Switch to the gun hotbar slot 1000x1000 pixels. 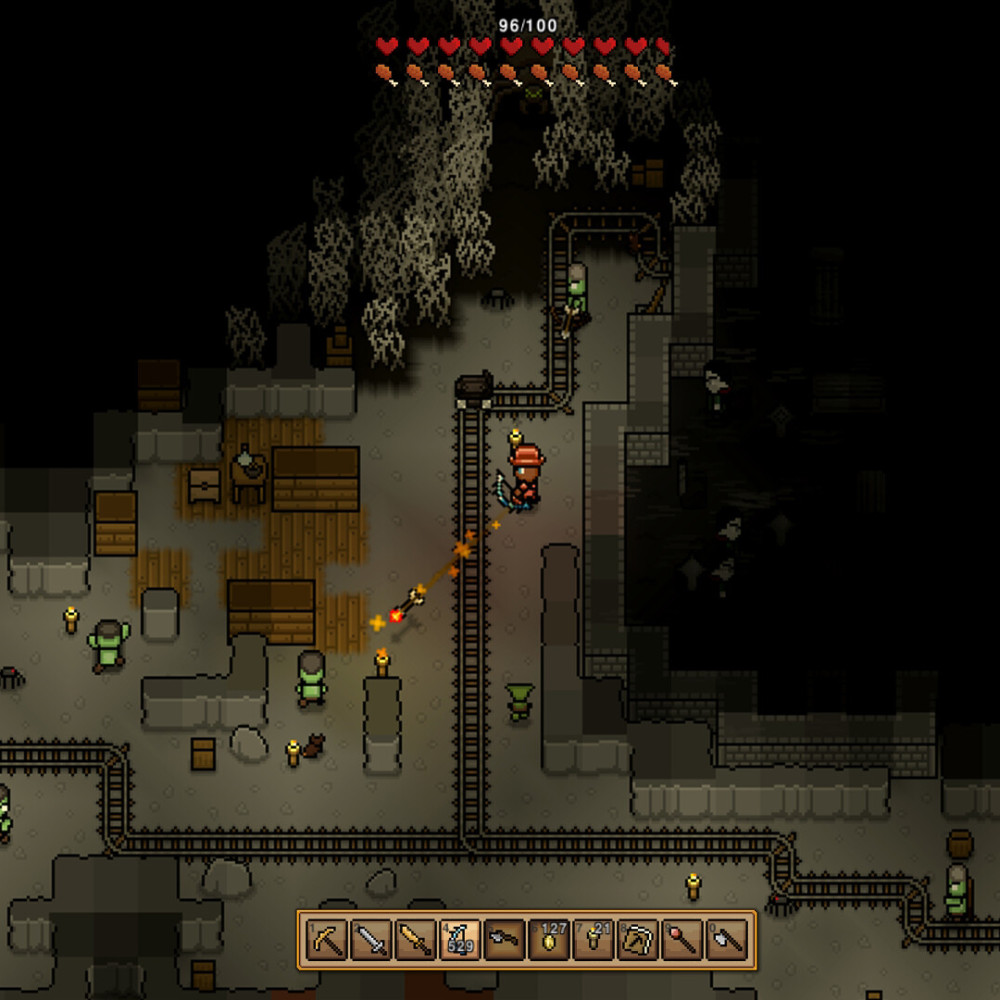point(505,940)
